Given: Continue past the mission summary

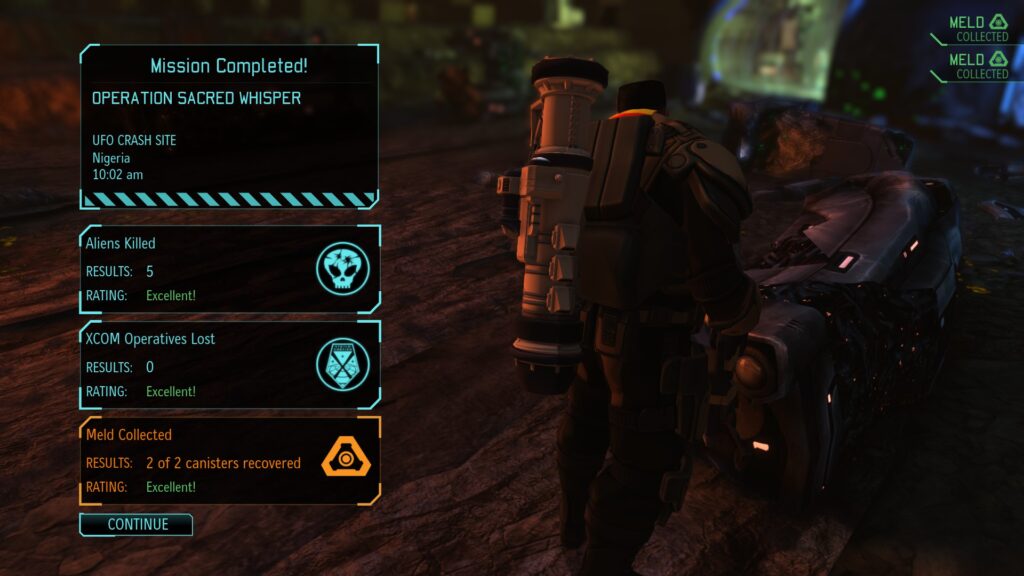Looking at the screenshot, I should [136, 524].
